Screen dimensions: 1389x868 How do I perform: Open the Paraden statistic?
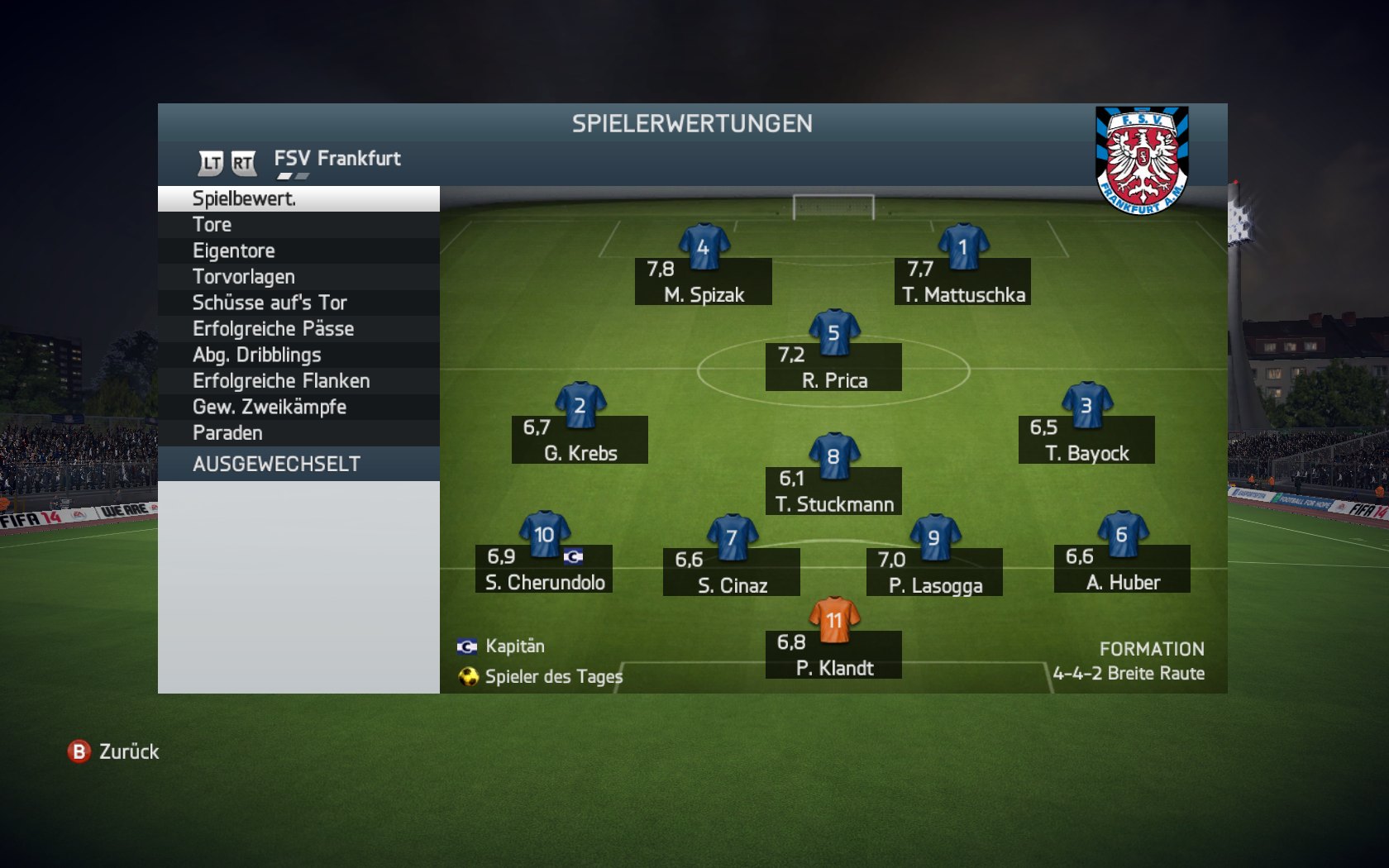click(x=298, y=433)
